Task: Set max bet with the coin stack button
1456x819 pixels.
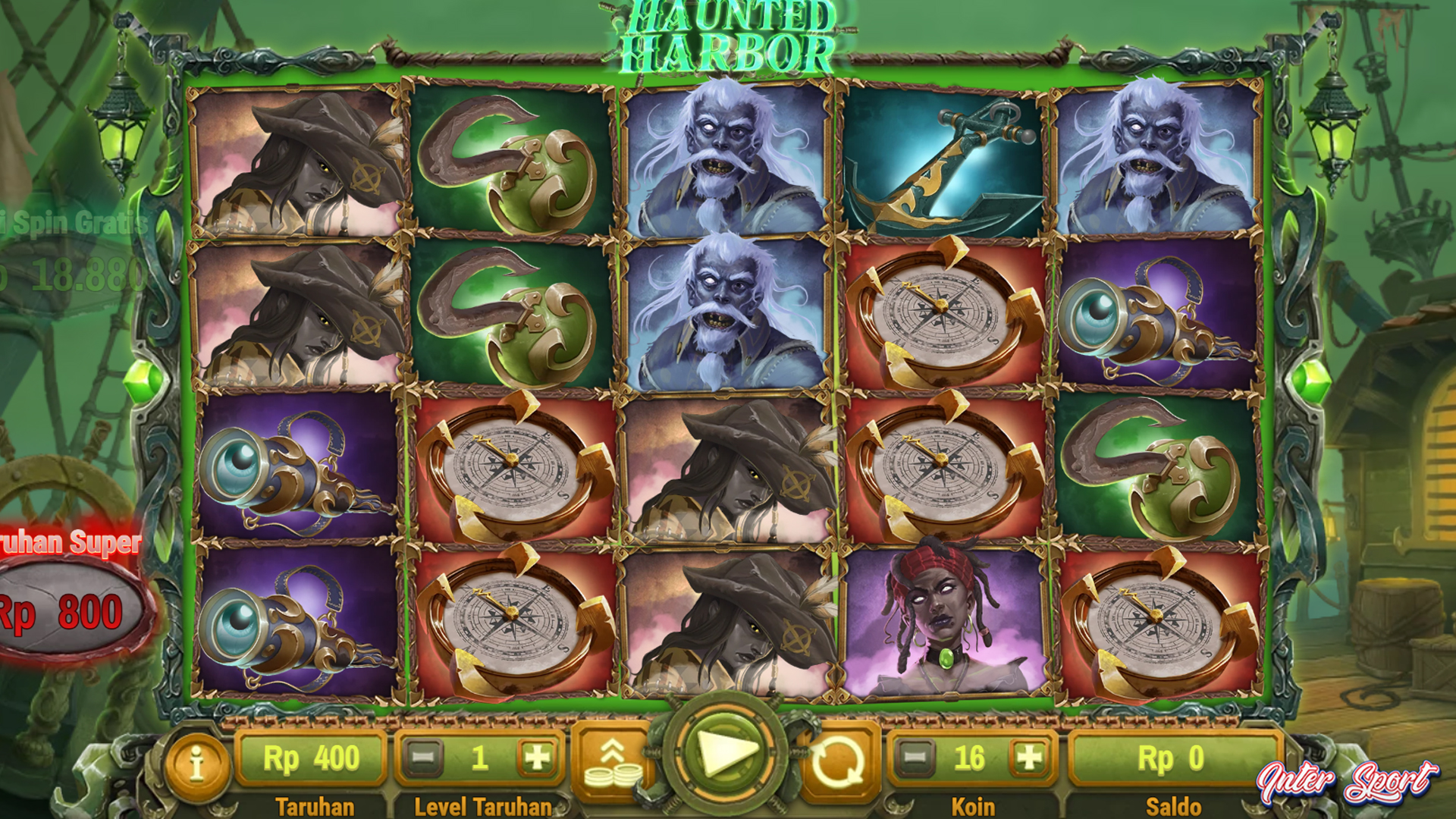Action: point(613,762)
